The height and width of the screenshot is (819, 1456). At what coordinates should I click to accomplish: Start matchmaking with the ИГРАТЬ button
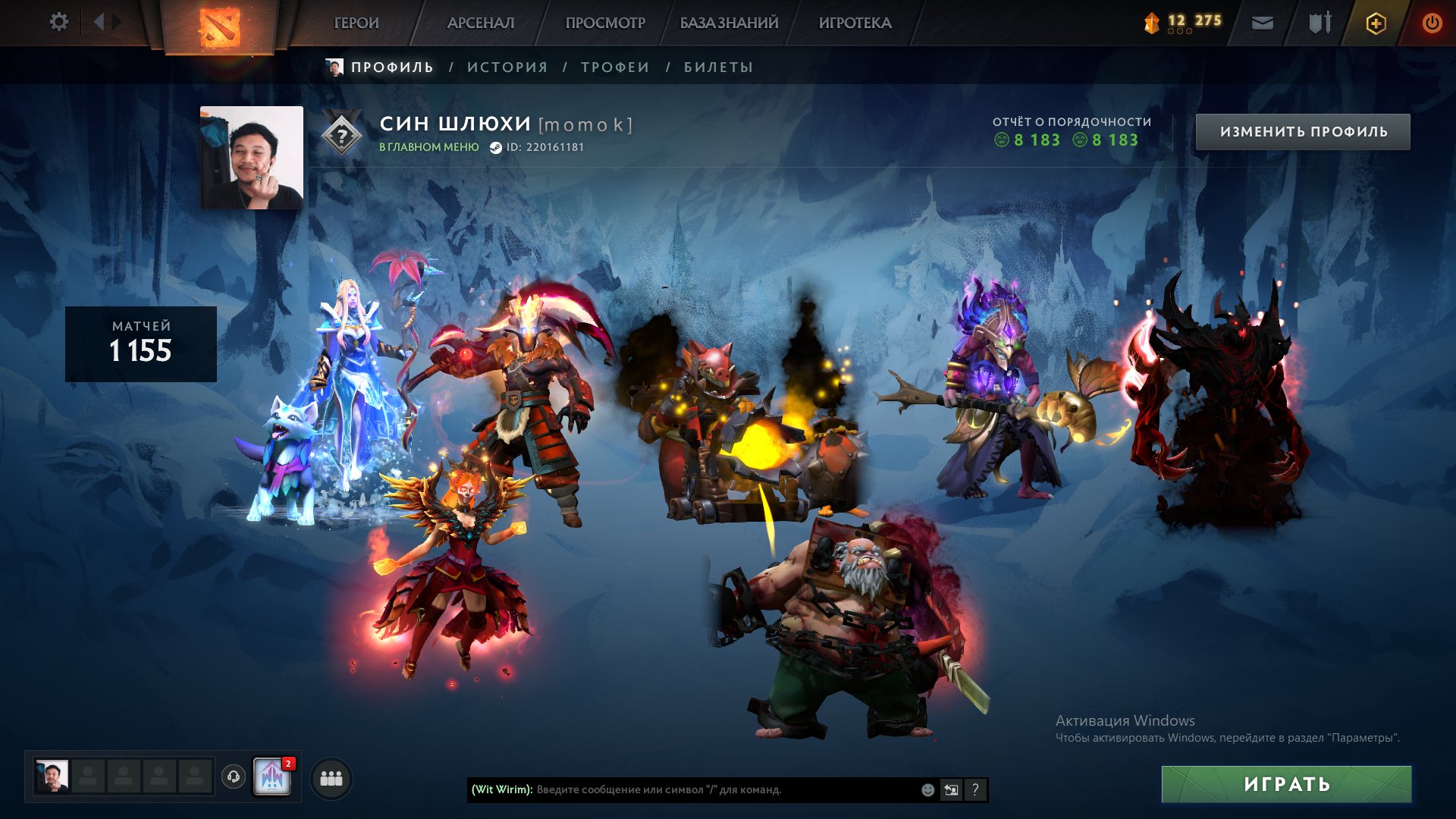pyautogui.click(x=1286, y=784)
